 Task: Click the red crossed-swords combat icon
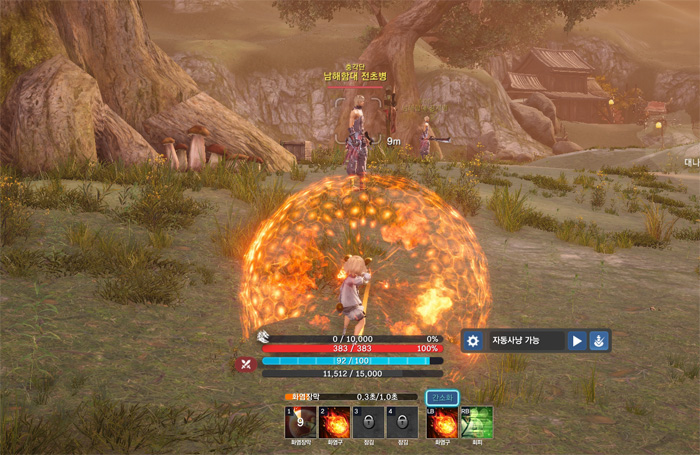246,364
